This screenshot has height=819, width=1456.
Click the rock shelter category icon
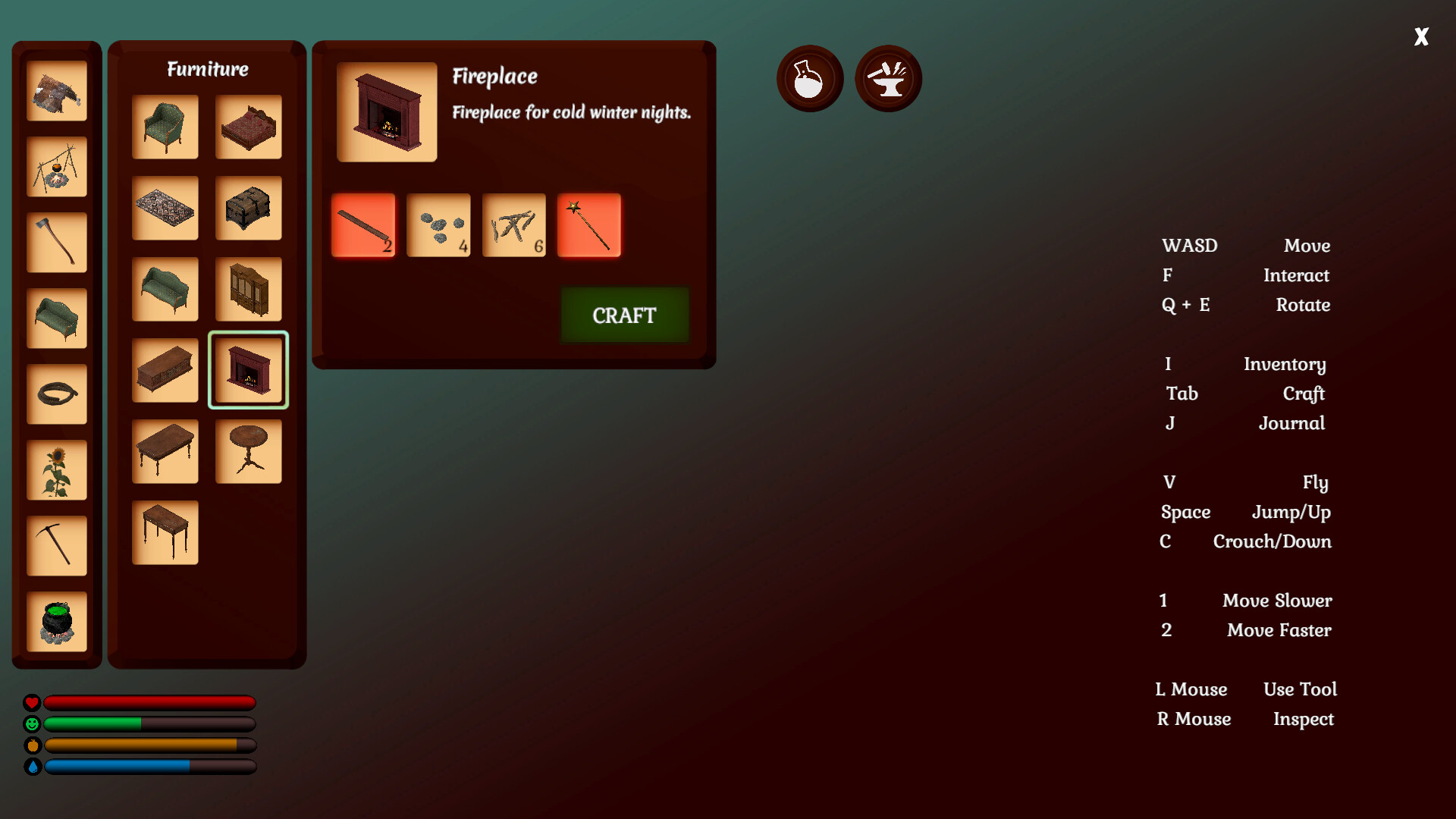tap(56, 91)
